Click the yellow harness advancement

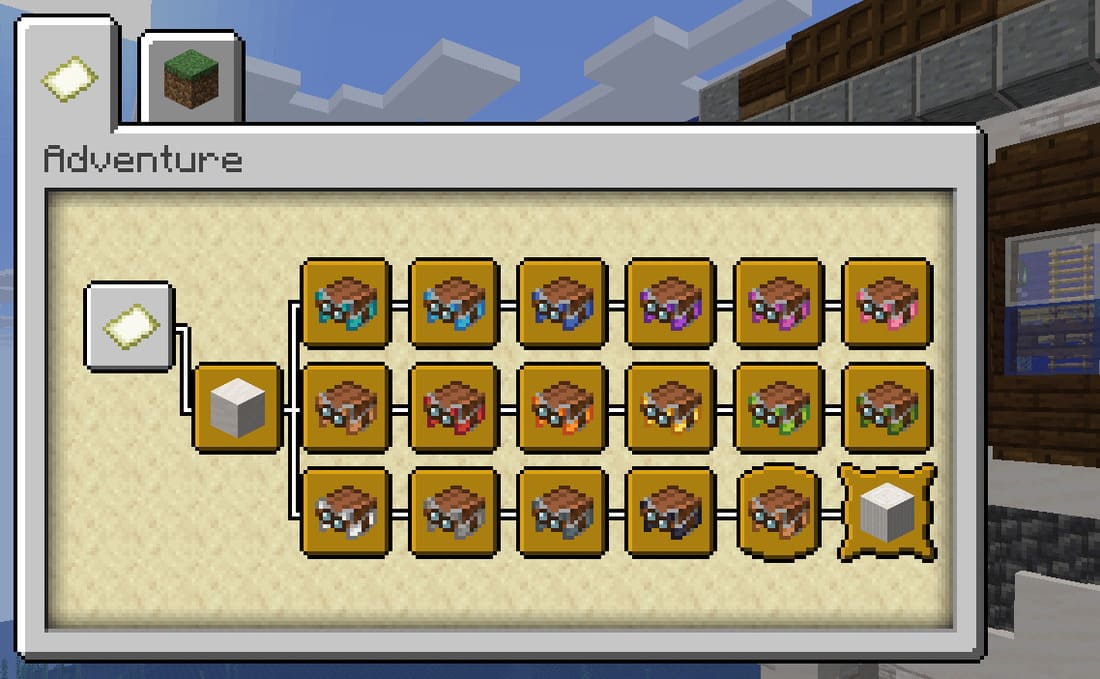pos(669,408)
